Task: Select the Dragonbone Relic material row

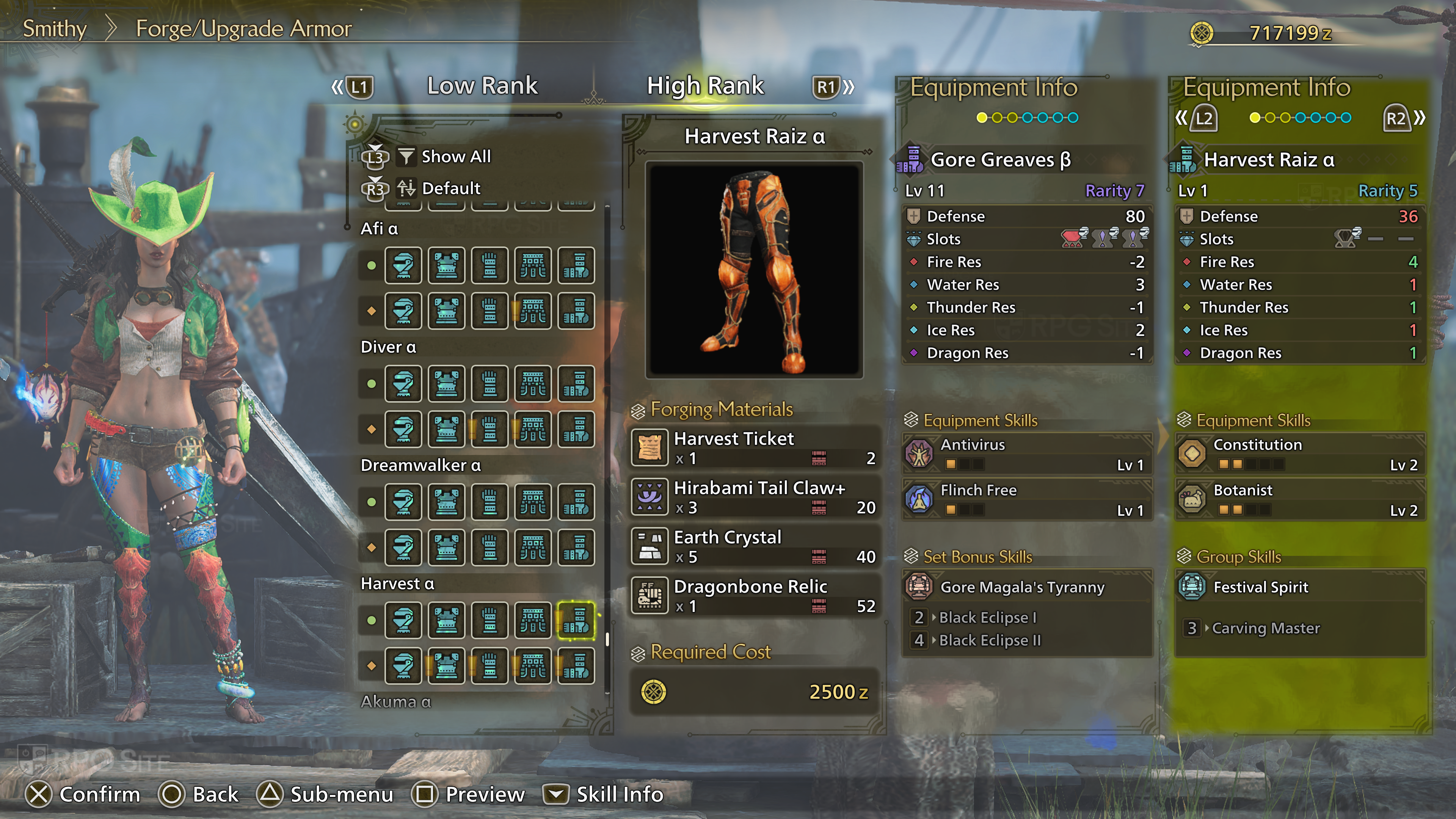Action: point(755,595)
